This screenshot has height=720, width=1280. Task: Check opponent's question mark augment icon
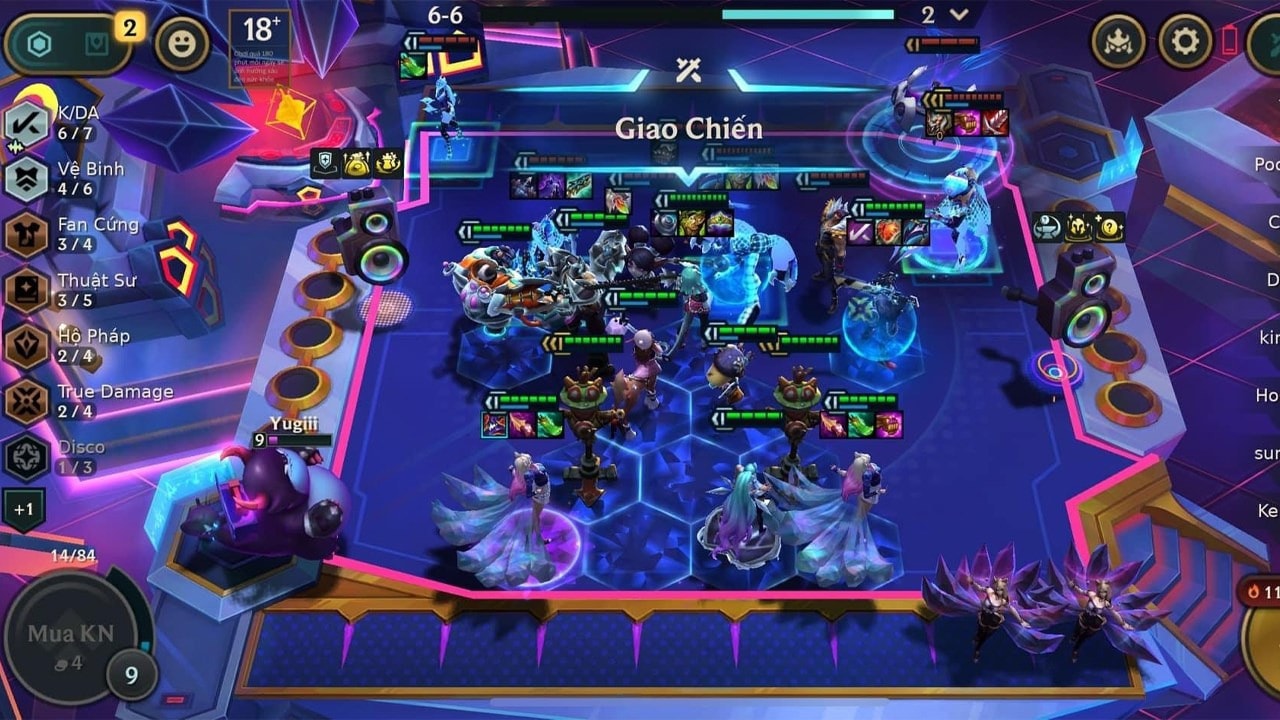pos(1109,227)
